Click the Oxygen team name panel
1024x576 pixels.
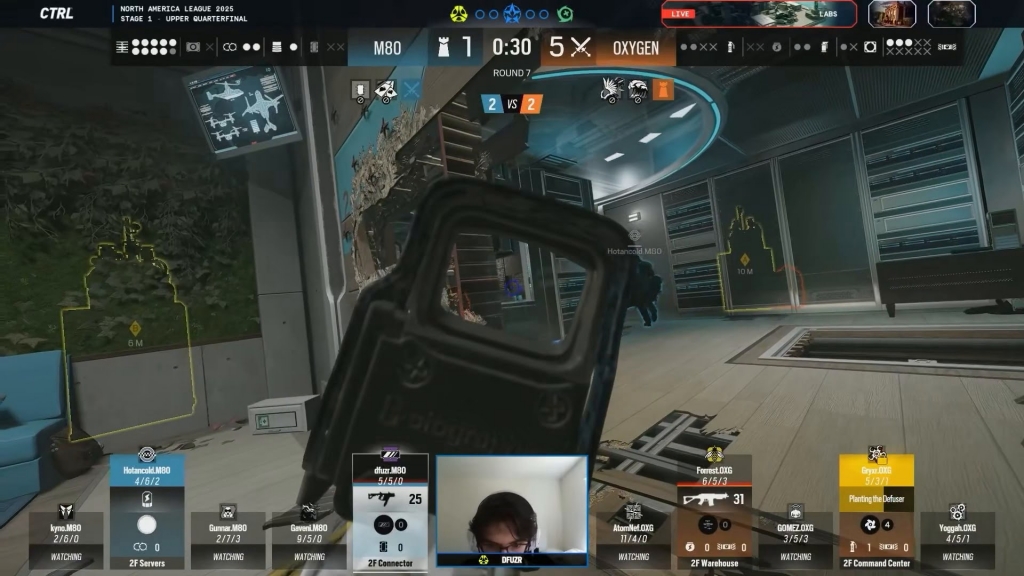coord(636,48)
